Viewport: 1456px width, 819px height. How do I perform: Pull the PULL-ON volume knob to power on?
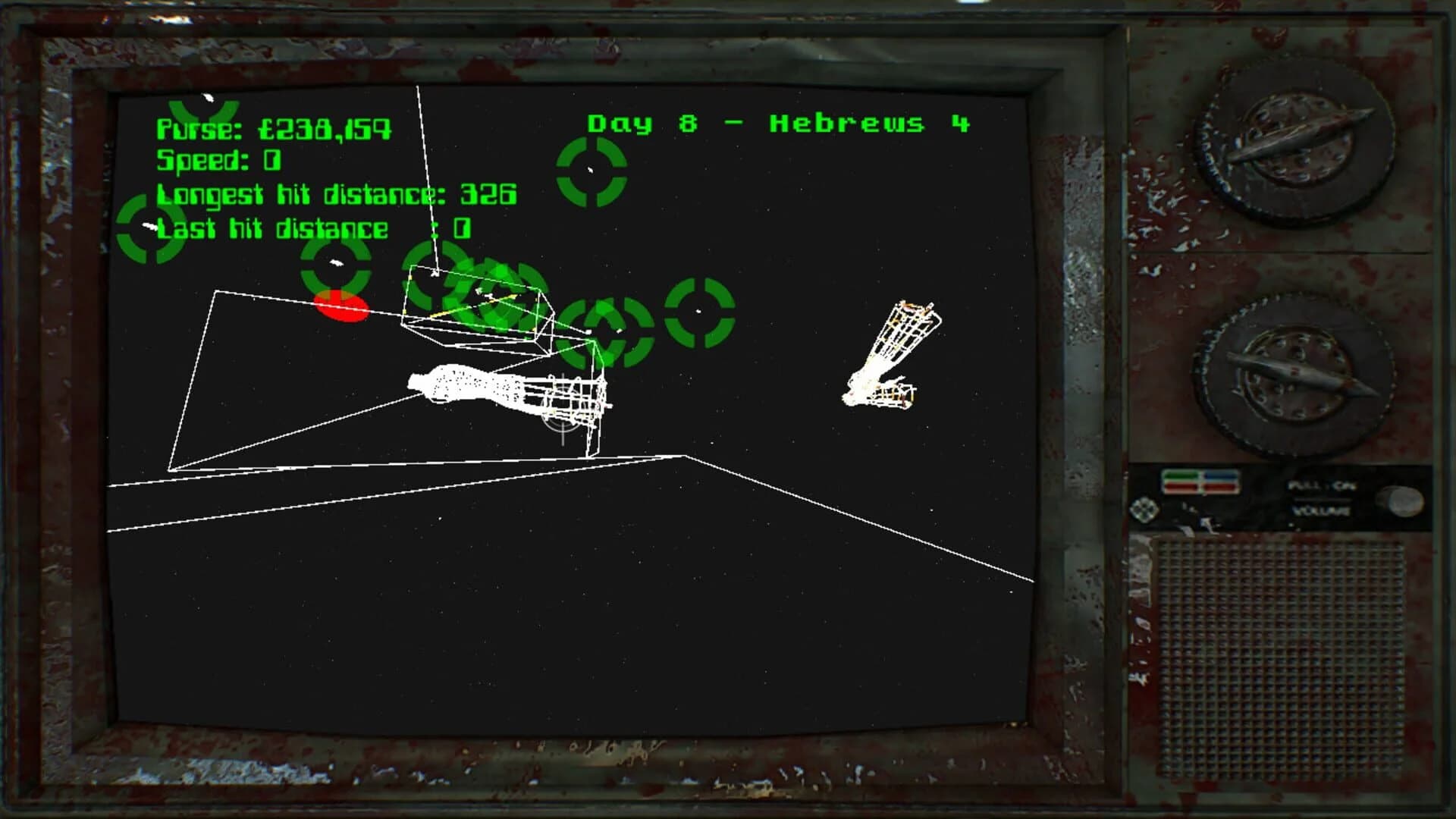(x=1401, y=502)
